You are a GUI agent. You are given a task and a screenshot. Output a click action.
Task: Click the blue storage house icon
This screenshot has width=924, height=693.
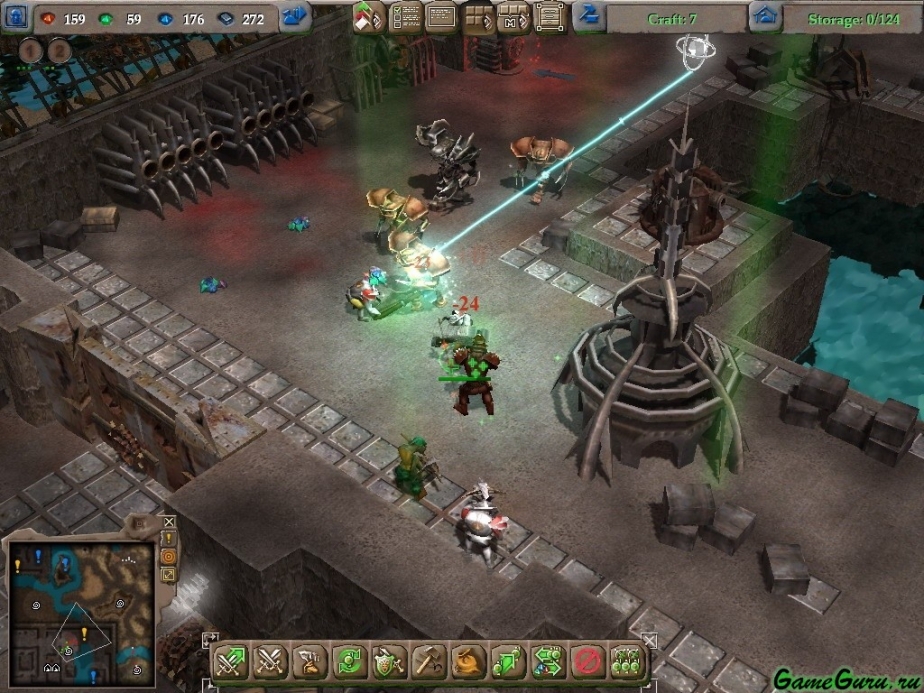765,16
